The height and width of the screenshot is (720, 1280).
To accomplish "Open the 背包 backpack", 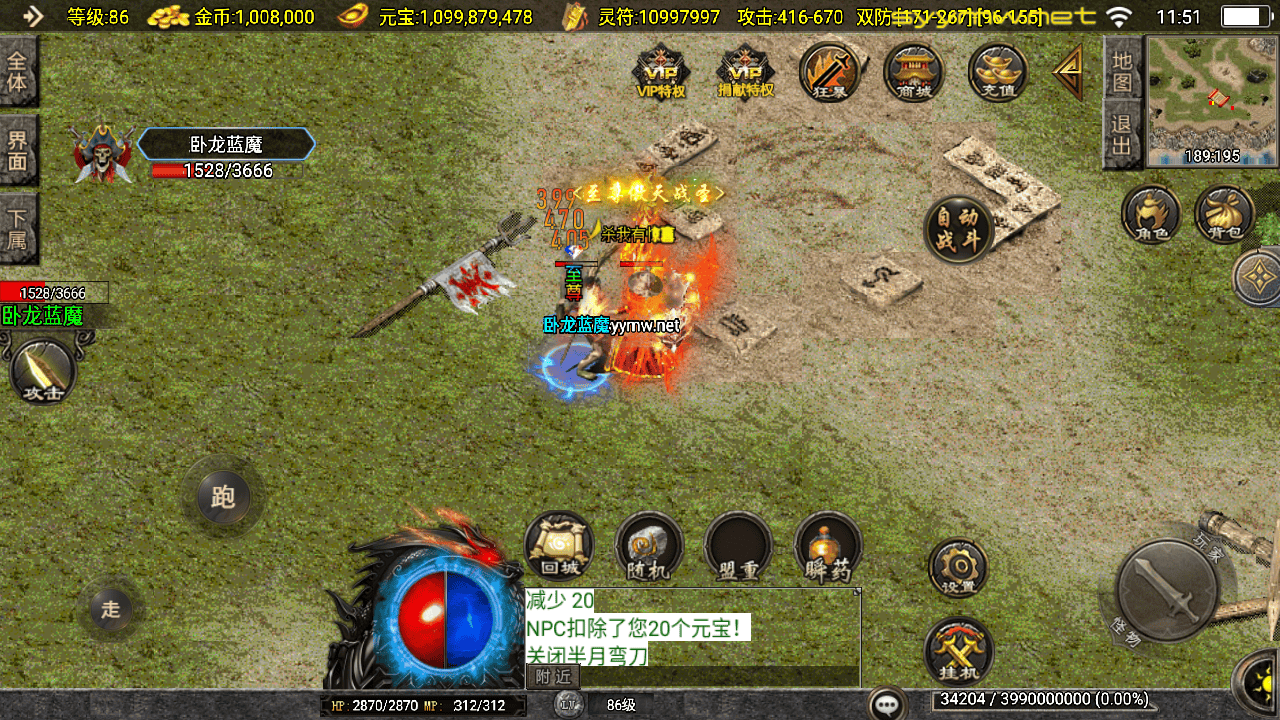I will tap(1224, 214).
